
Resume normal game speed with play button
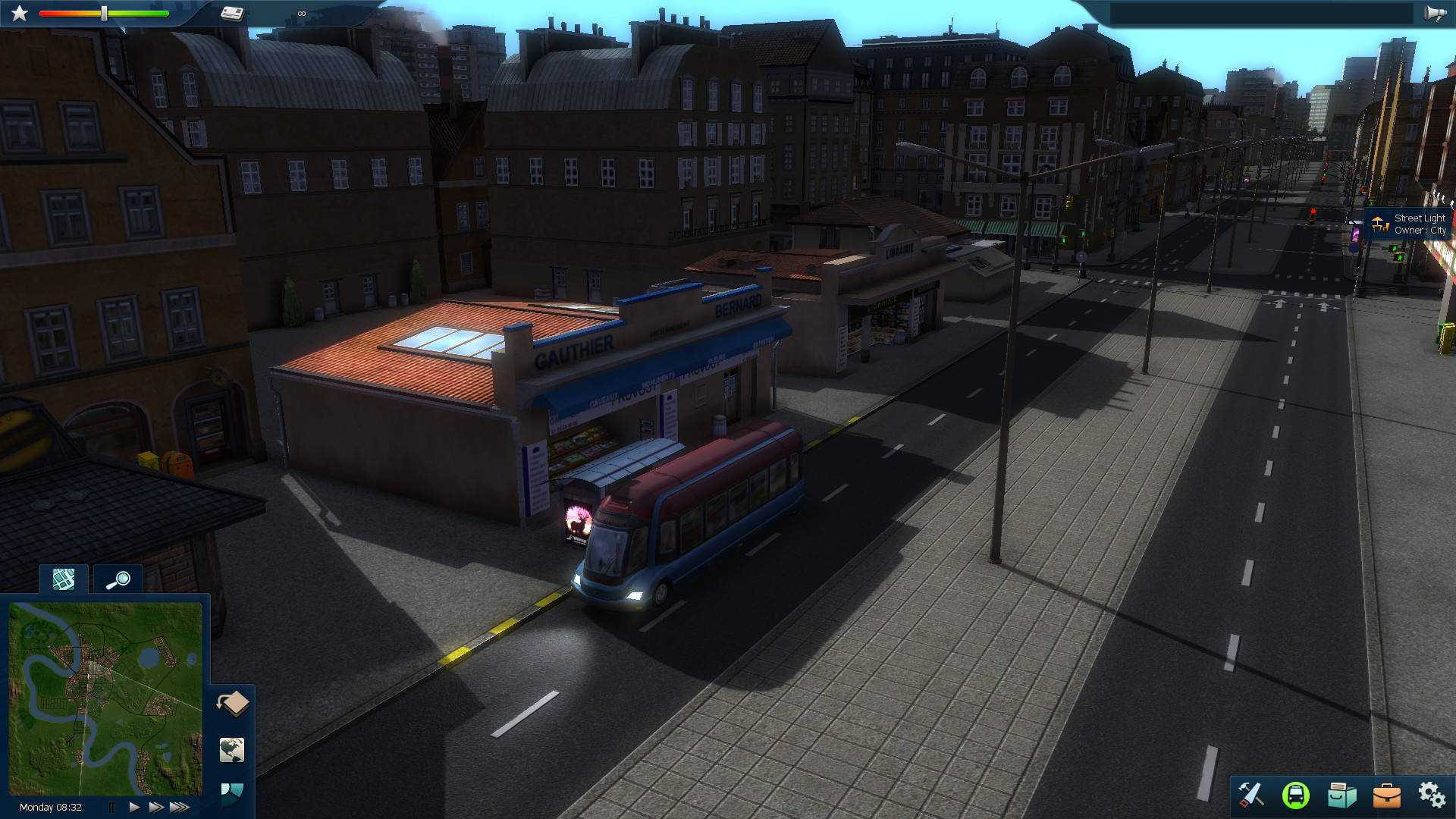134,807
